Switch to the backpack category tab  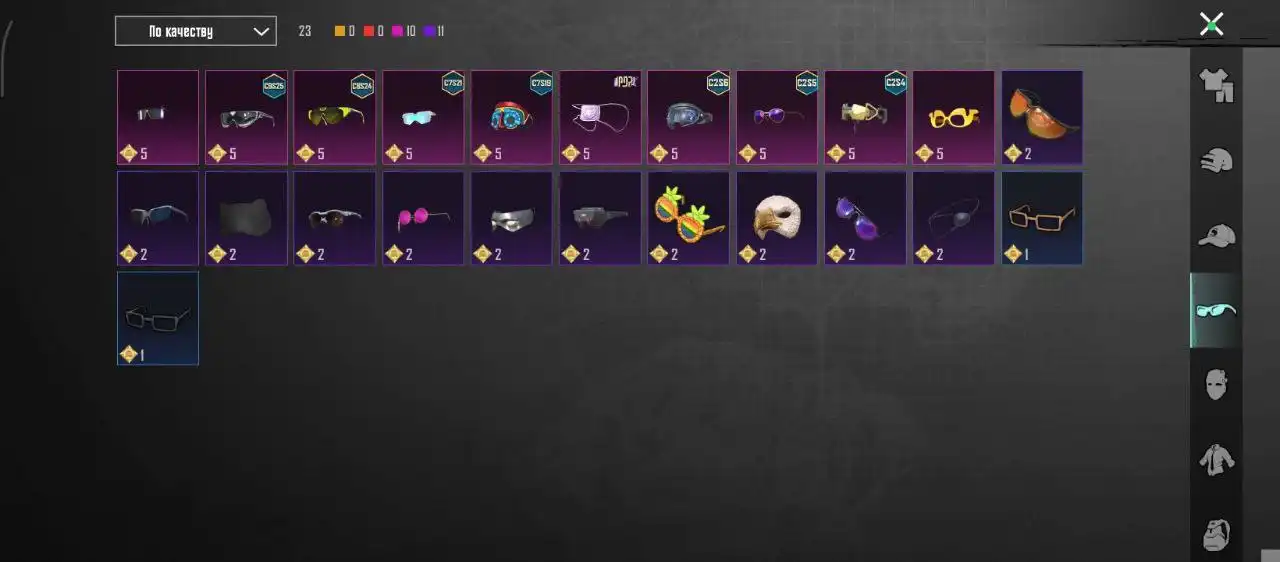pos(1216,533)
